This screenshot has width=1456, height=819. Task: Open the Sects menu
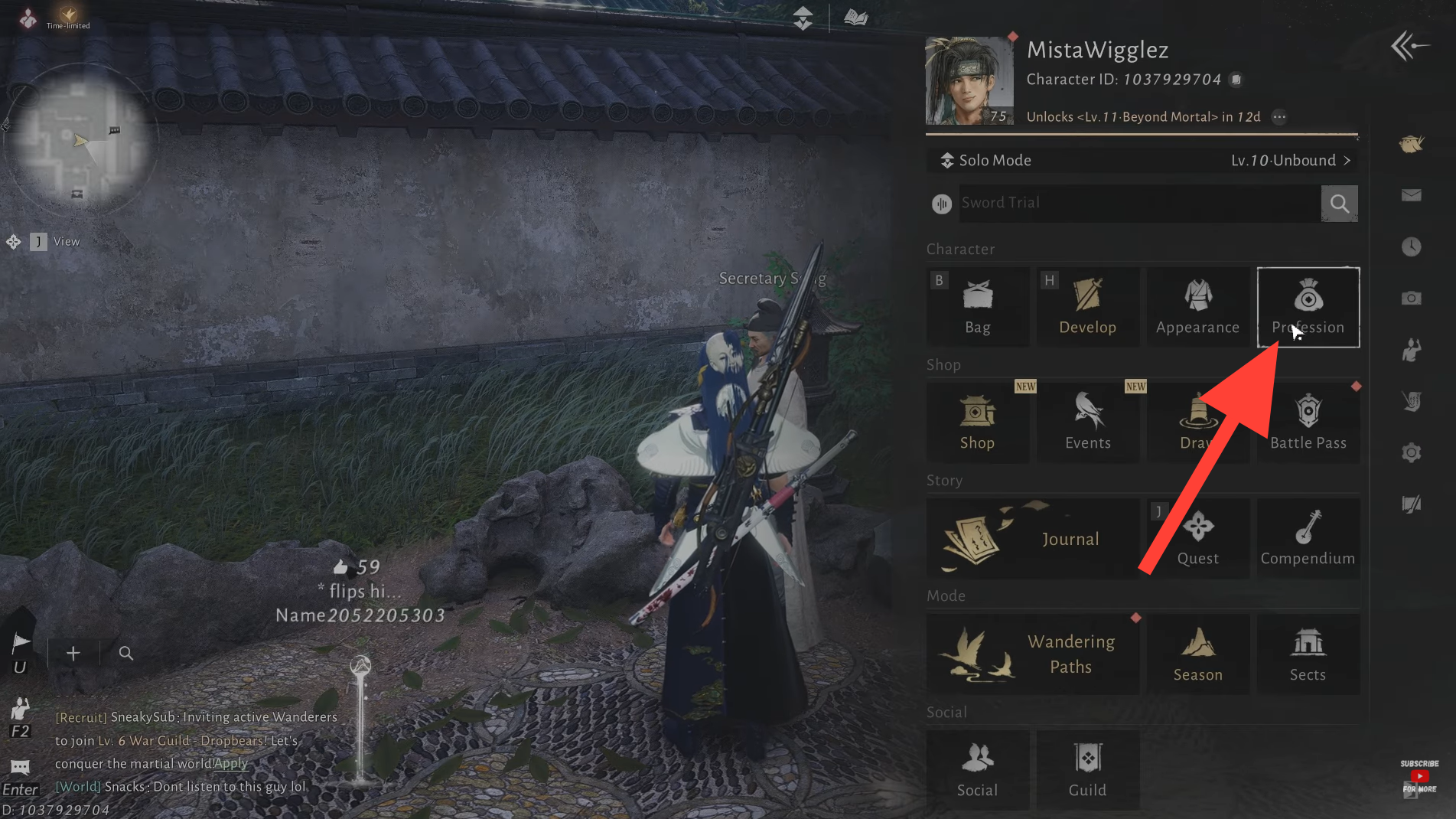(x=1308, y=654)
